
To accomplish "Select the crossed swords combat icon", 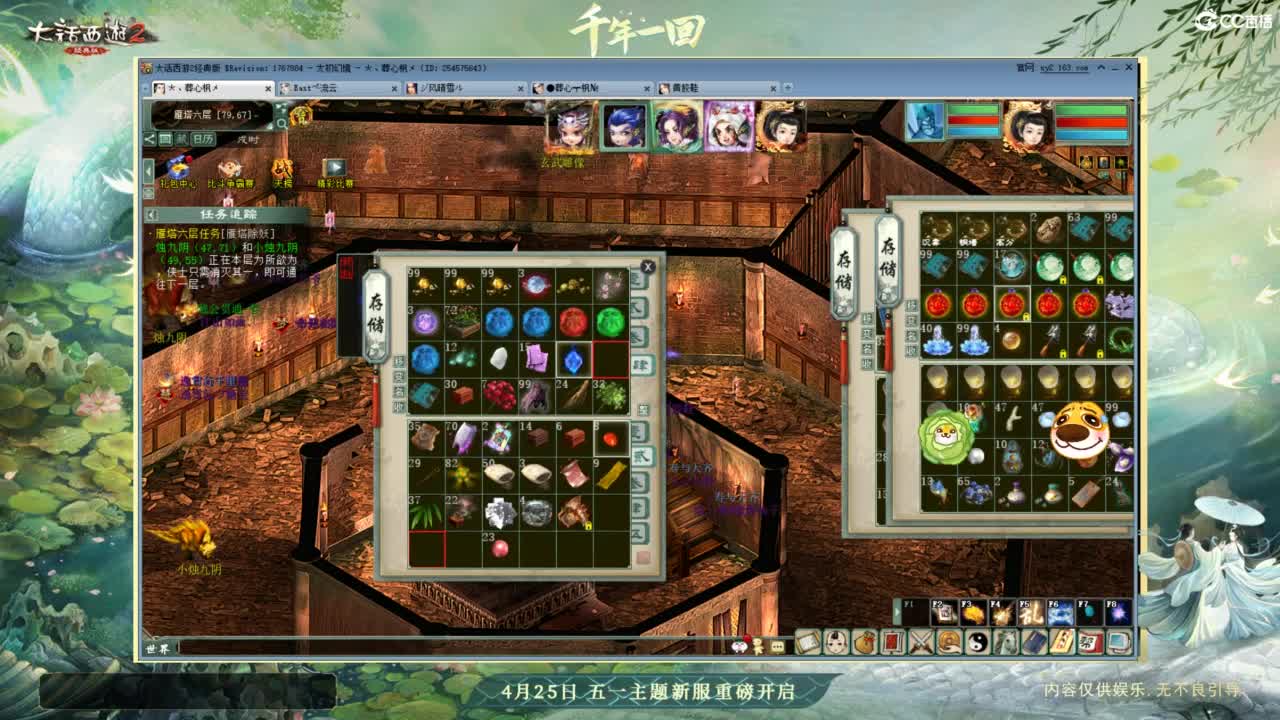I will (x=920, y=642).
